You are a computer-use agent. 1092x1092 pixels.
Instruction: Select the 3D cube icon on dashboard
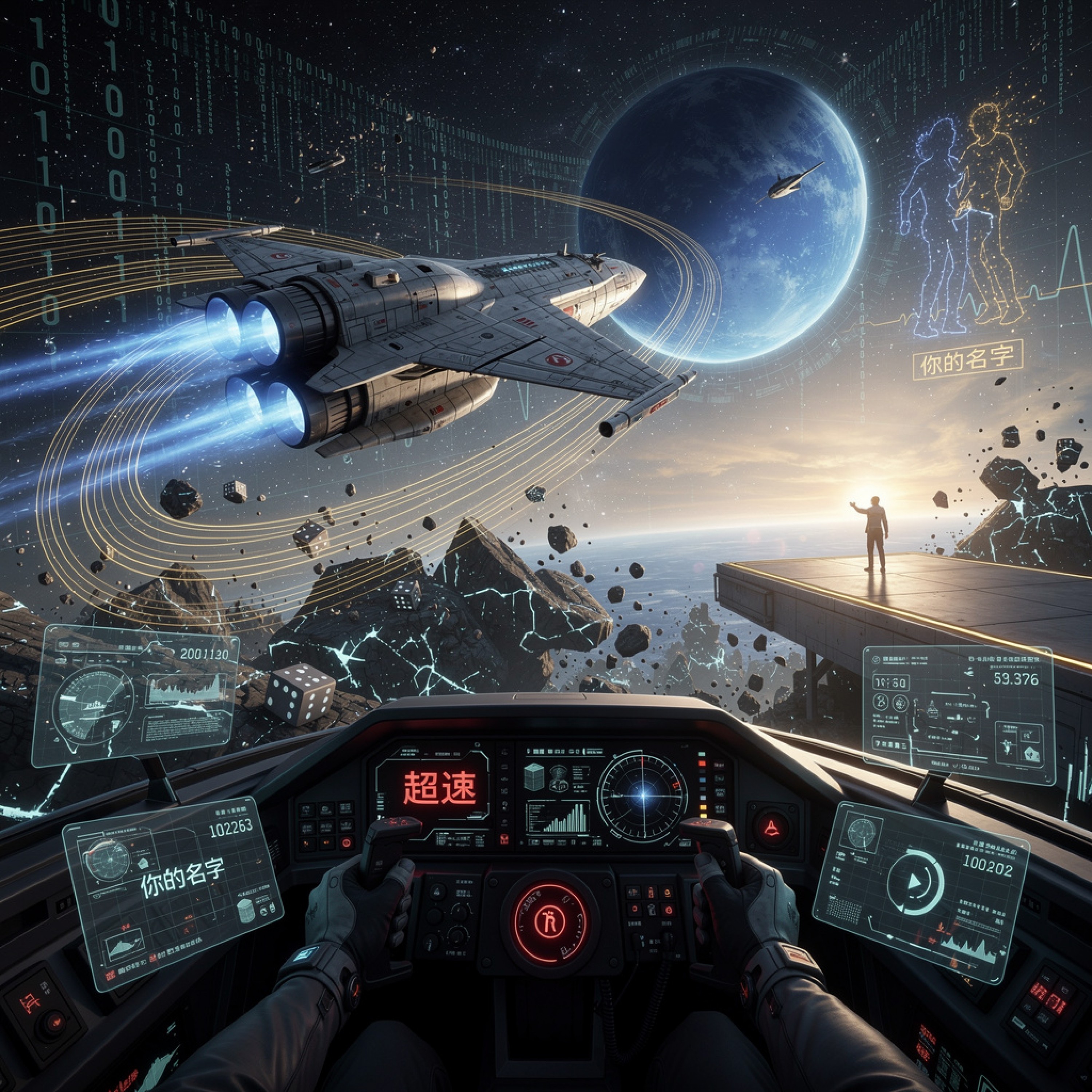(534, 777)
